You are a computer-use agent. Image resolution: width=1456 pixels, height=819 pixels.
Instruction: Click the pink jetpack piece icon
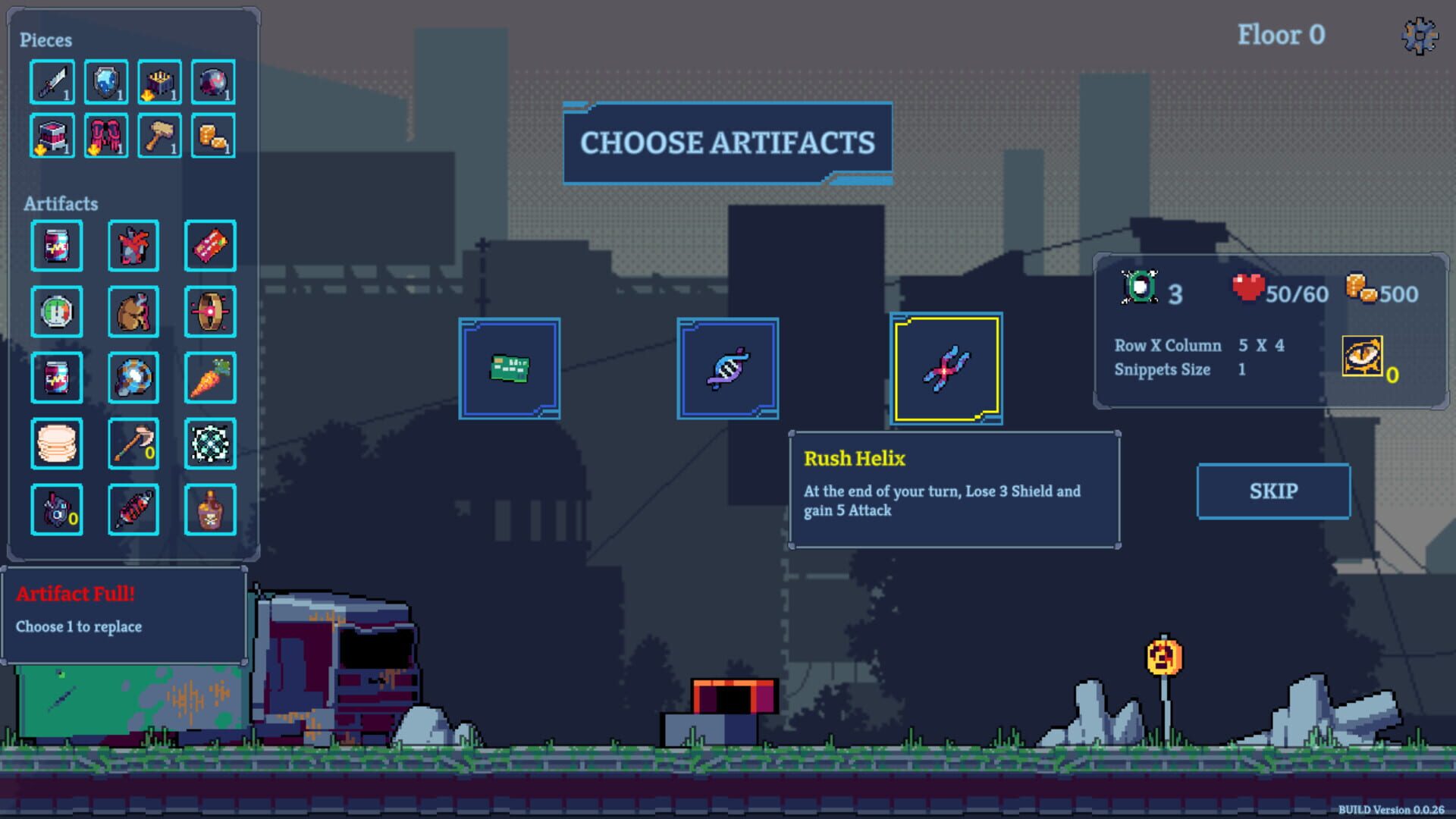tap(106, 136)
